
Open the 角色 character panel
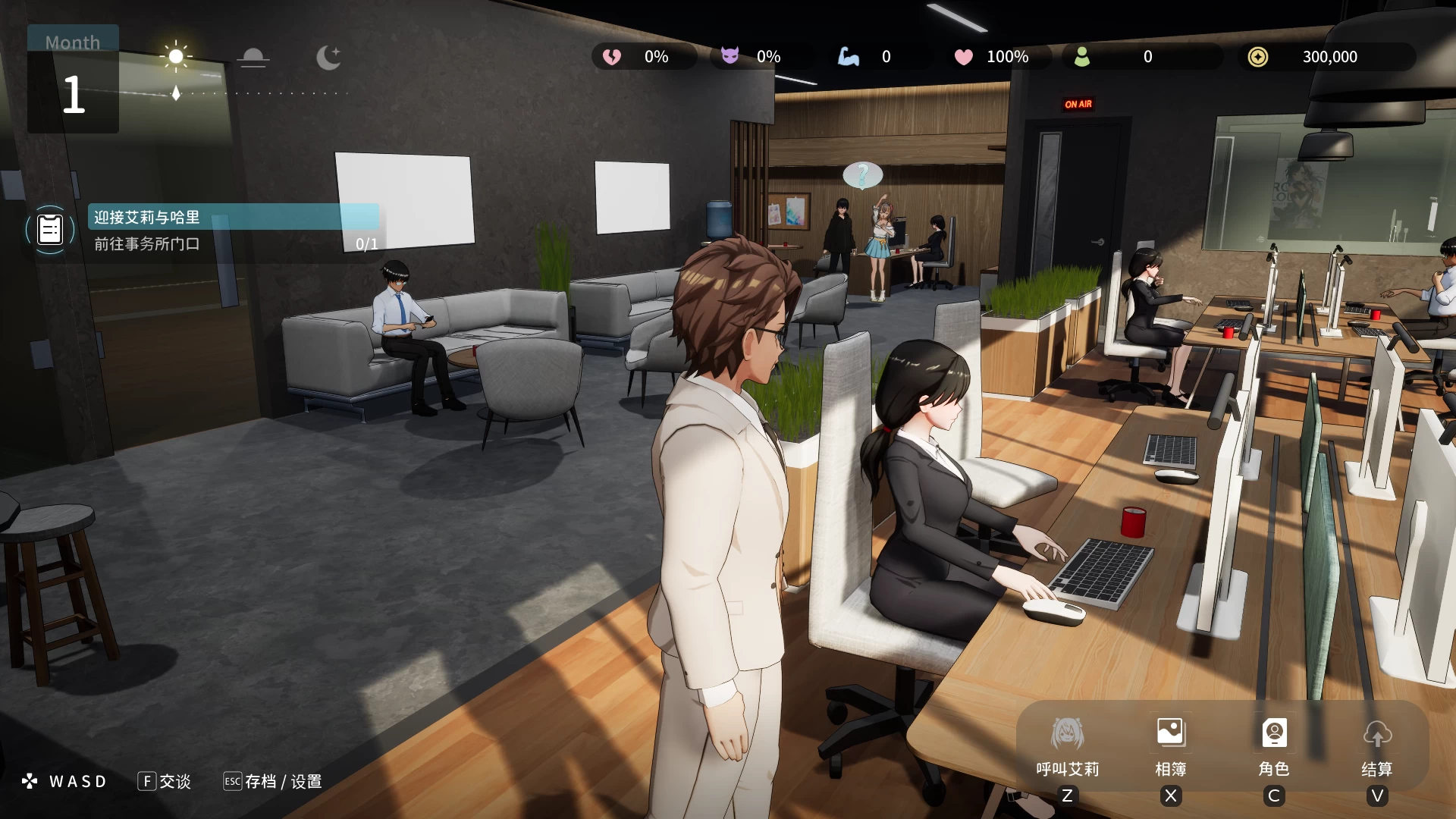[1274, 732]
